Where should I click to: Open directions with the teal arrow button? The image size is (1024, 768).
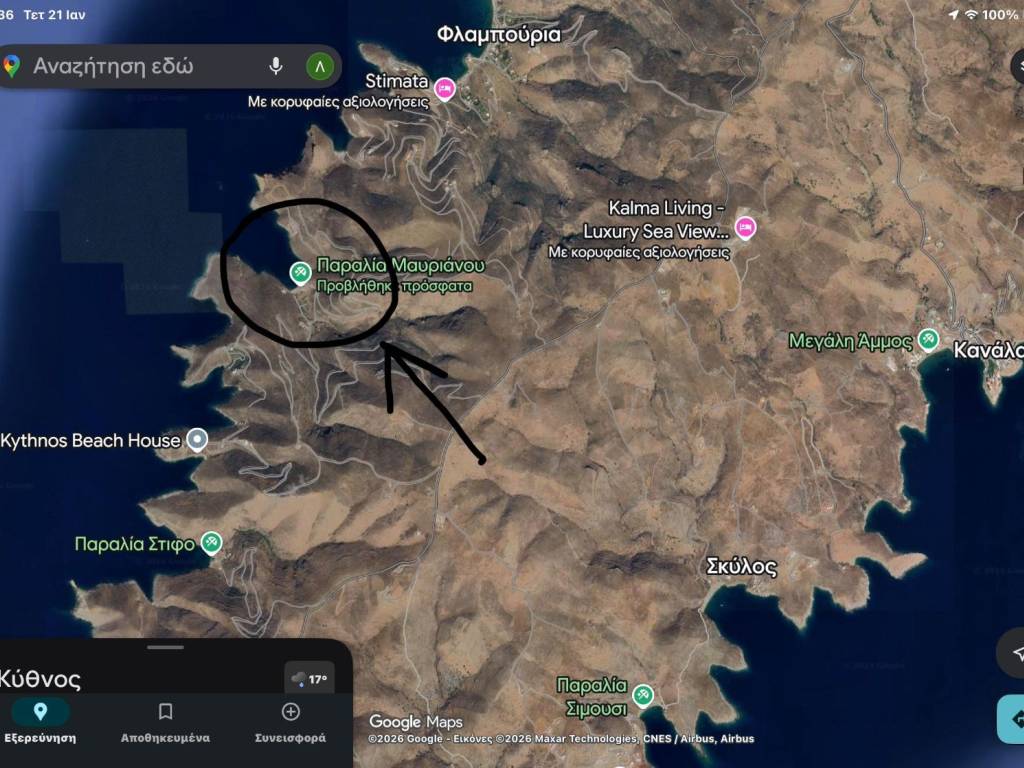click(x=1014, y=719)
